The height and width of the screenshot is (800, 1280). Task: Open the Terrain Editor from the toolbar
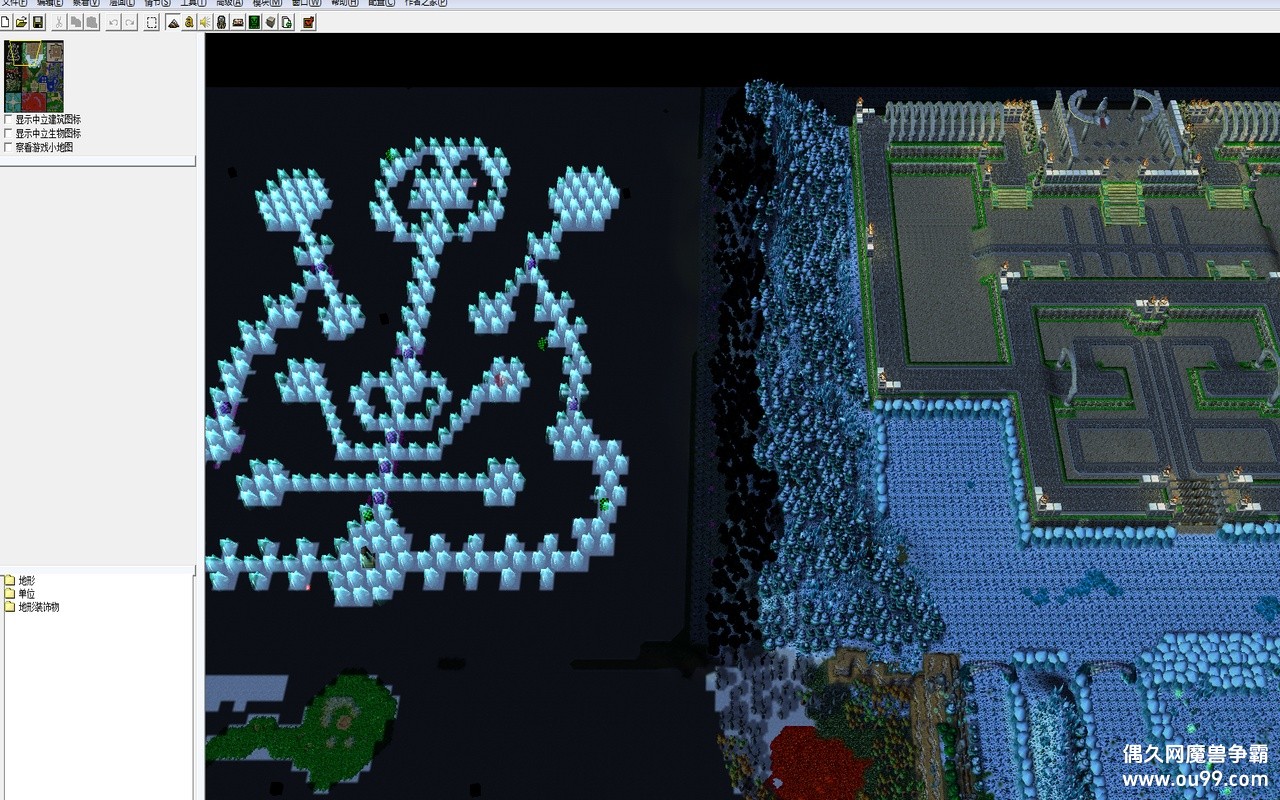click(172, 21)
